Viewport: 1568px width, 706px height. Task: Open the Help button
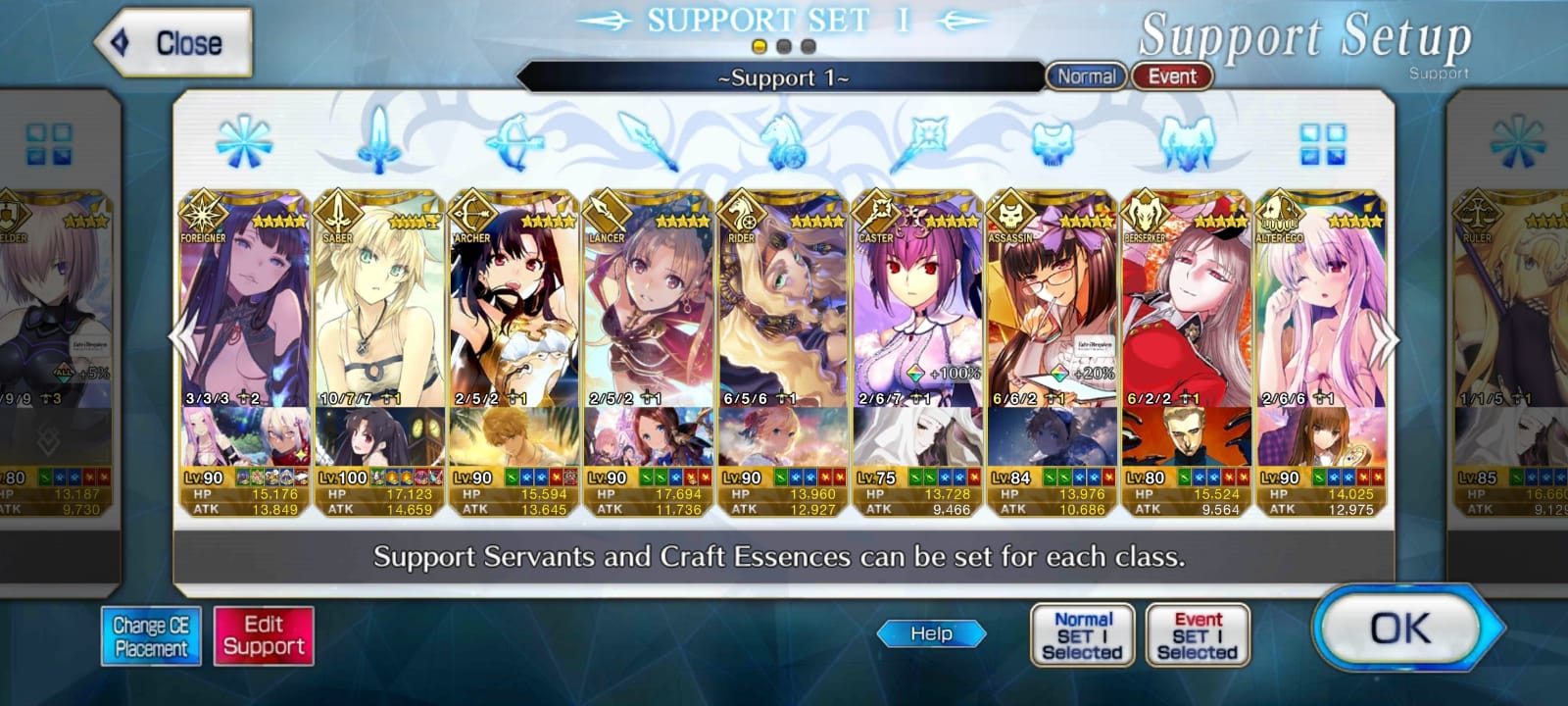pos(931,634)
